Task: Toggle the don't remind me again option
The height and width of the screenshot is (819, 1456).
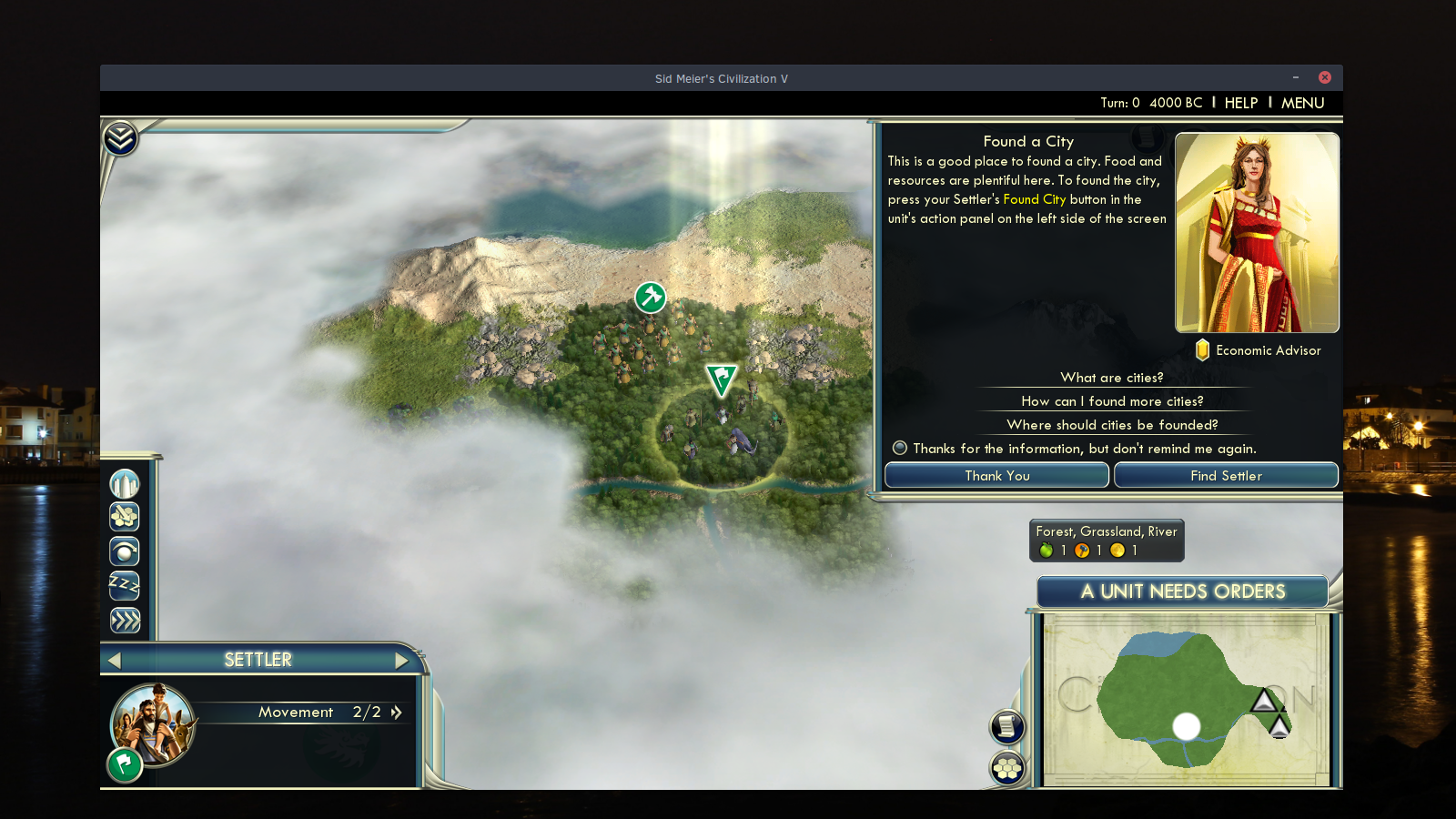Action: coord(900,448)
